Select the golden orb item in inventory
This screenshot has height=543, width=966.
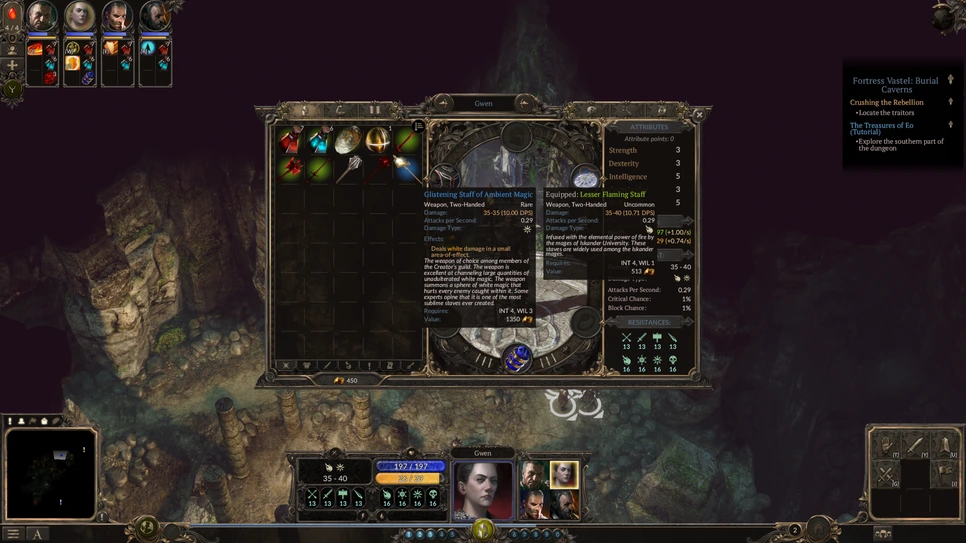coord(378,140)
